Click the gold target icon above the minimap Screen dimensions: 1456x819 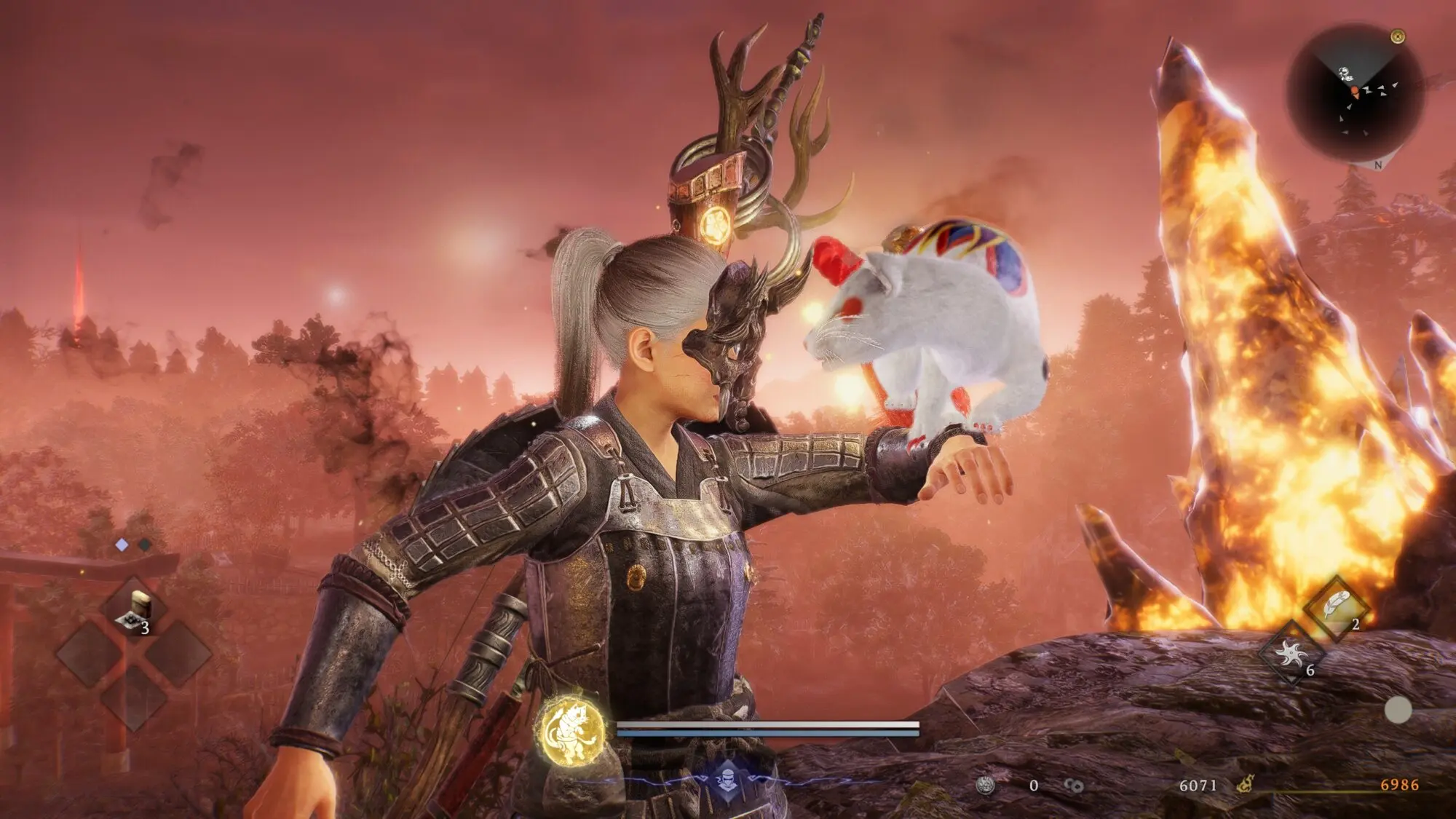click(x=1397, y=36)
